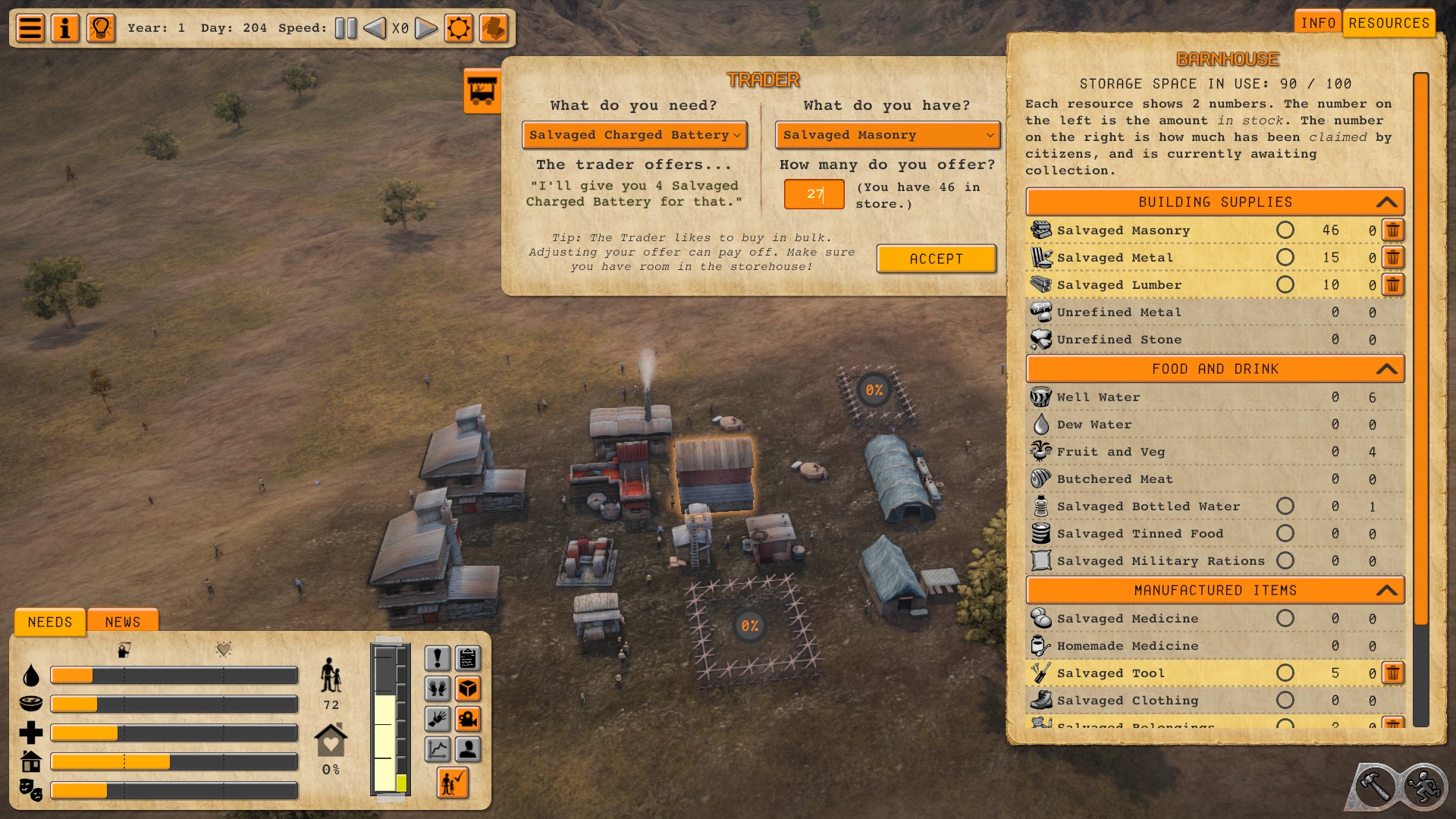Open the hammer build menu

click(x=1374, y=786)
